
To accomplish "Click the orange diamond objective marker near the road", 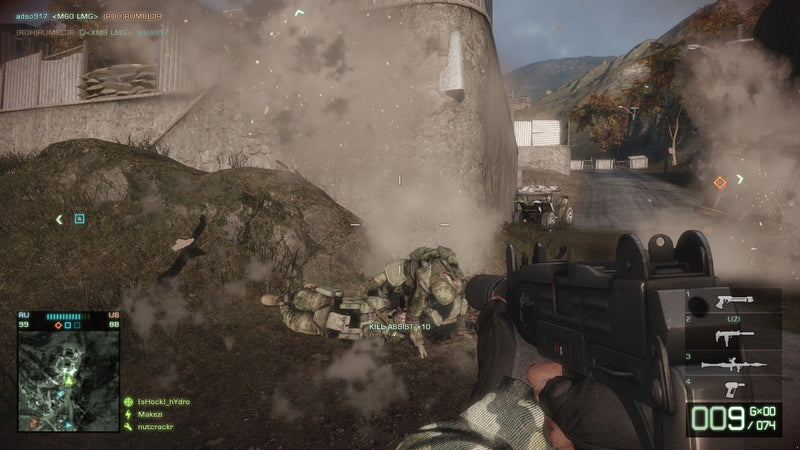I will point(719,182).
